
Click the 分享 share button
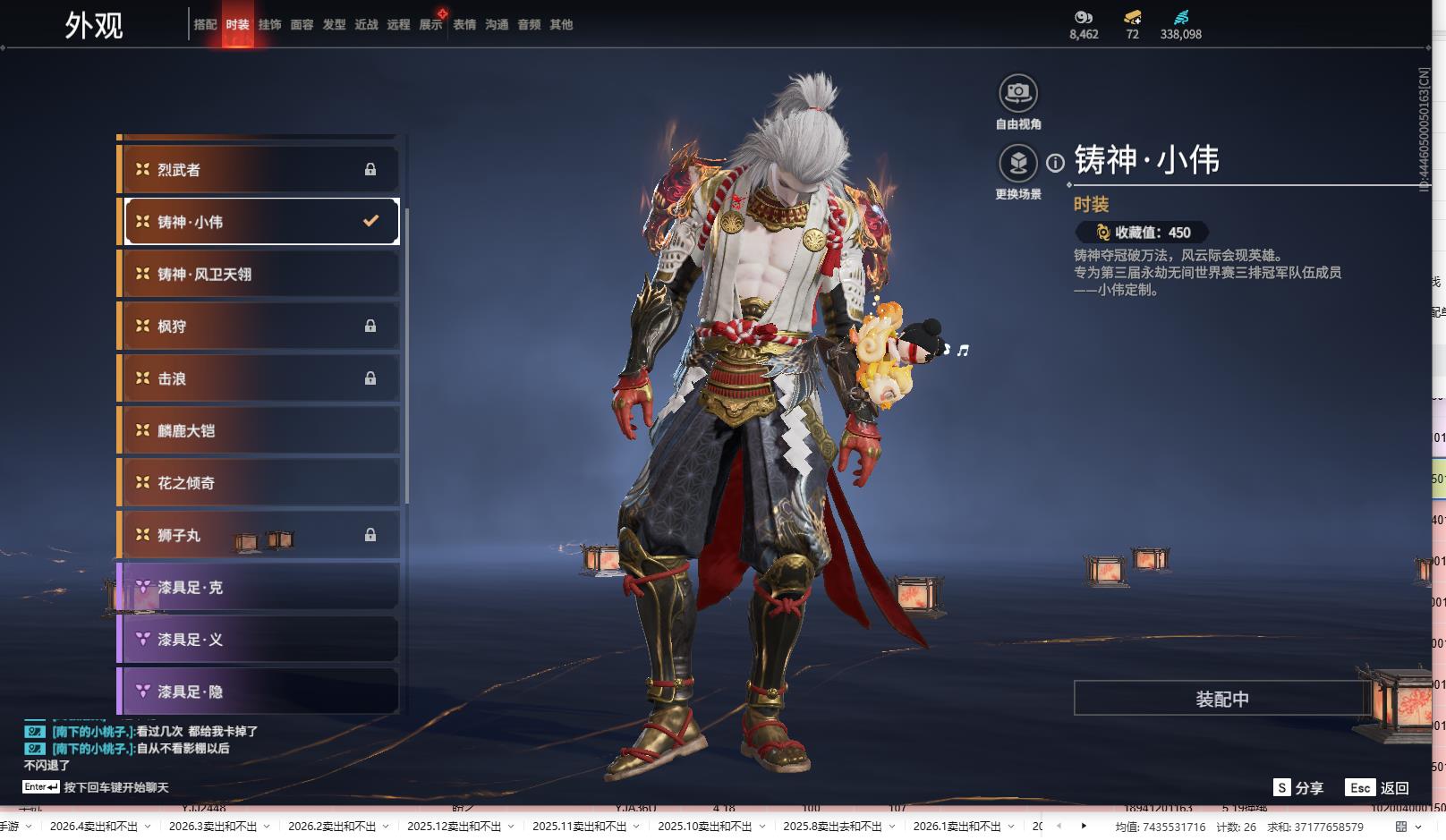click(1298, 788)
